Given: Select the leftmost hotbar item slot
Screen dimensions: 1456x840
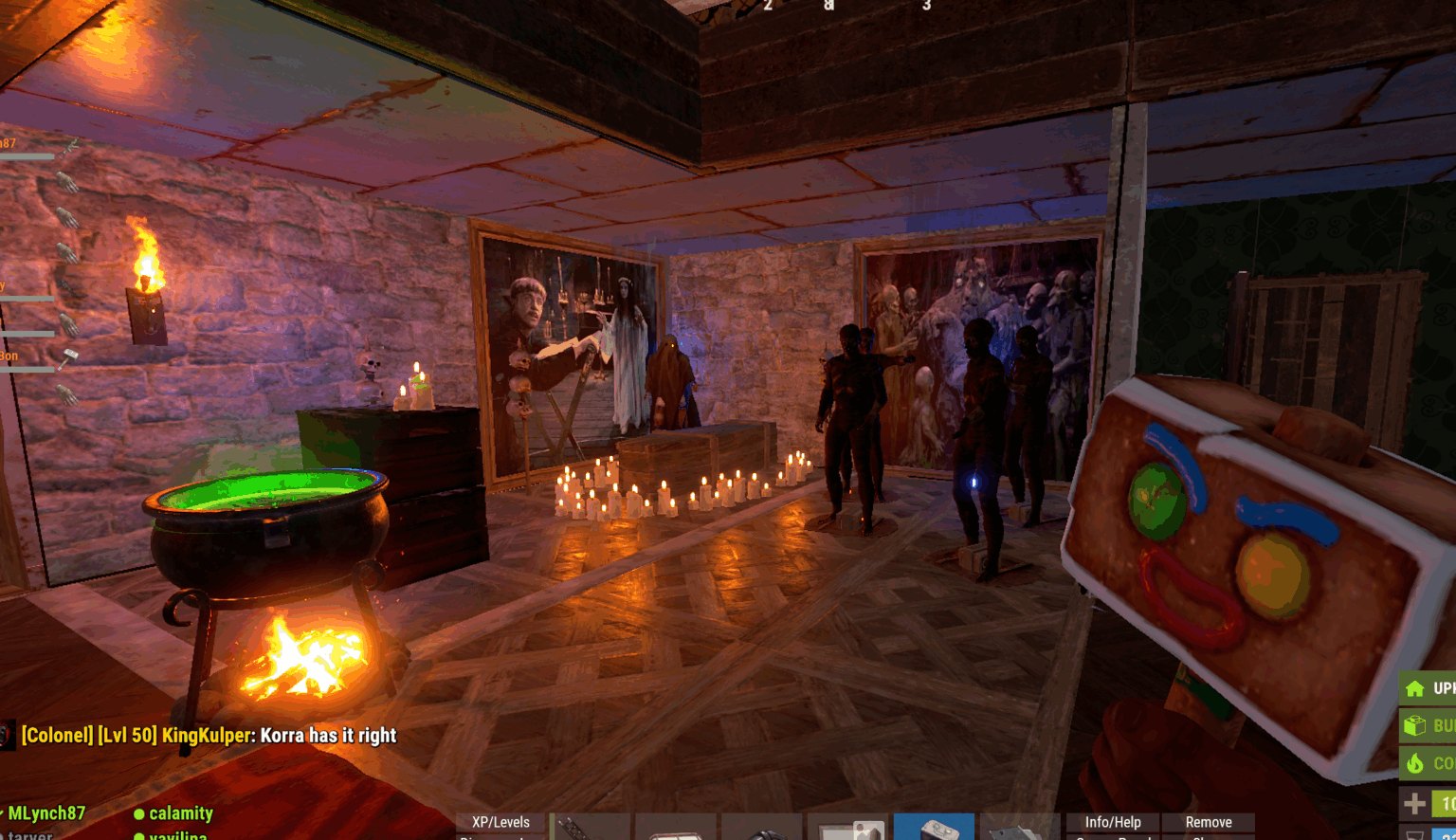Looking at the screenshot, I should click(588, 827).
